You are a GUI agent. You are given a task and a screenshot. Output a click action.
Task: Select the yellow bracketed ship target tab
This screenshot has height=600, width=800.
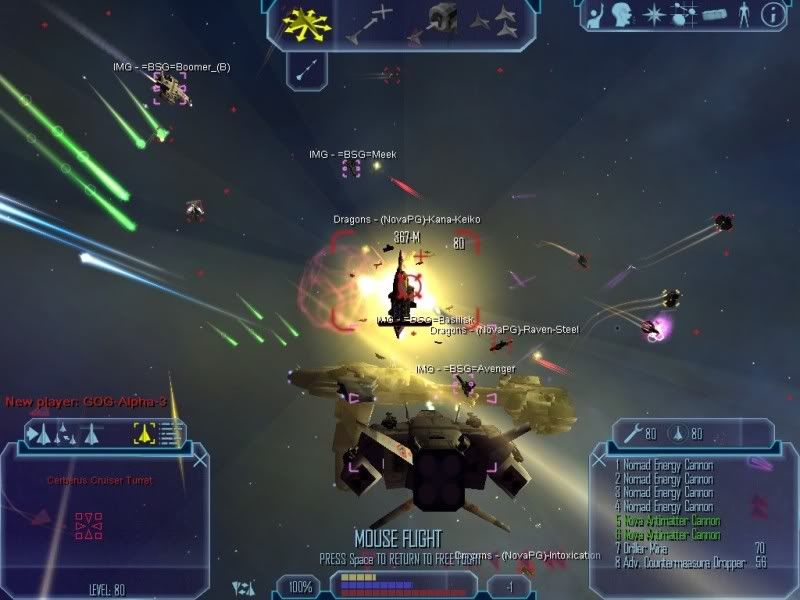tap(144, 434)
